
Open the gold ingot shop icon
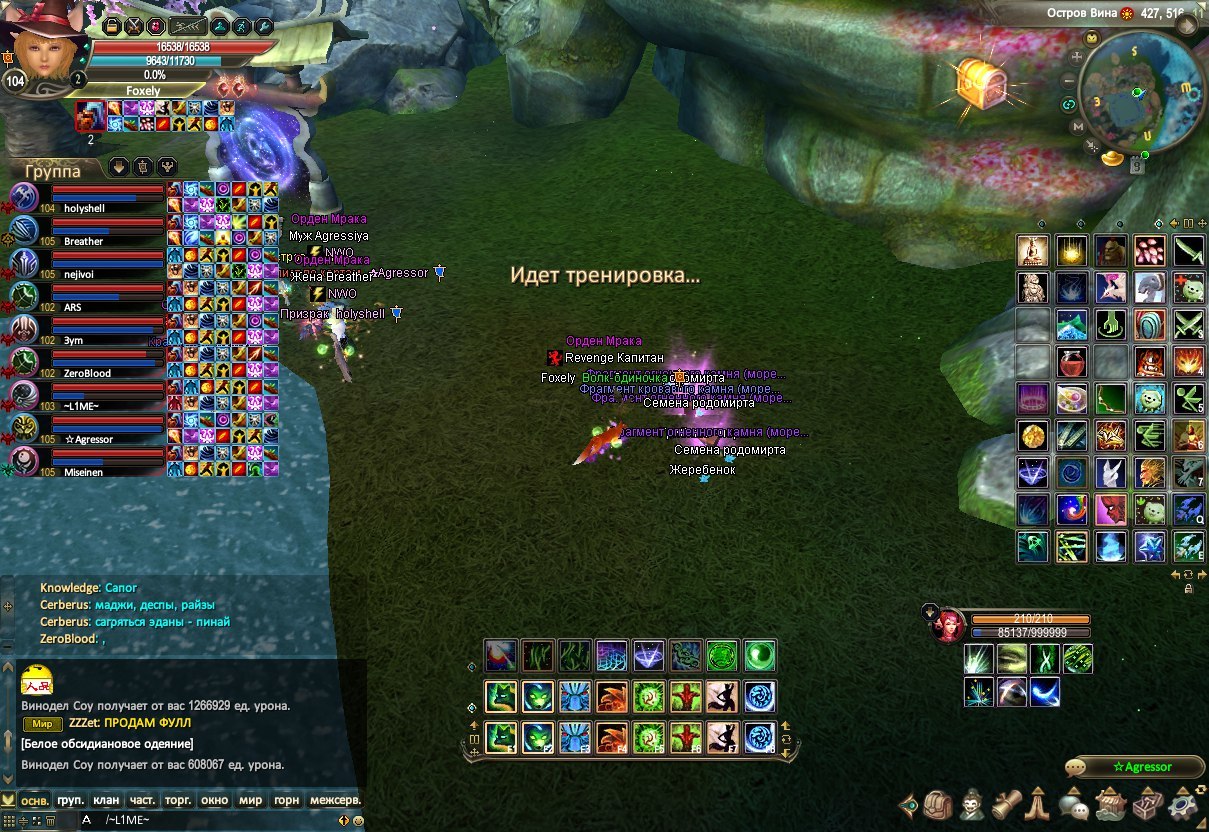pos(1110,158)
